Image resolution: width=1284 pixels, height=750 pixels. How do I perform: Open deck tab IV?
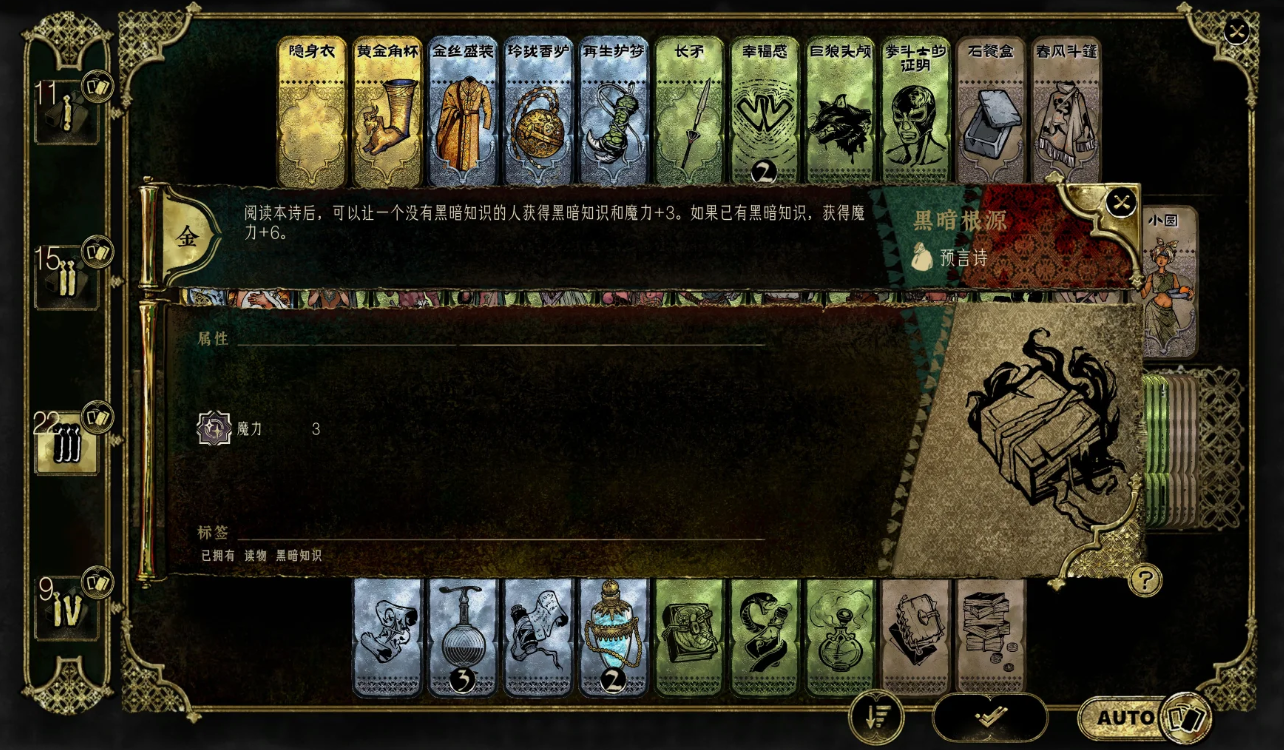coord(67,609)
